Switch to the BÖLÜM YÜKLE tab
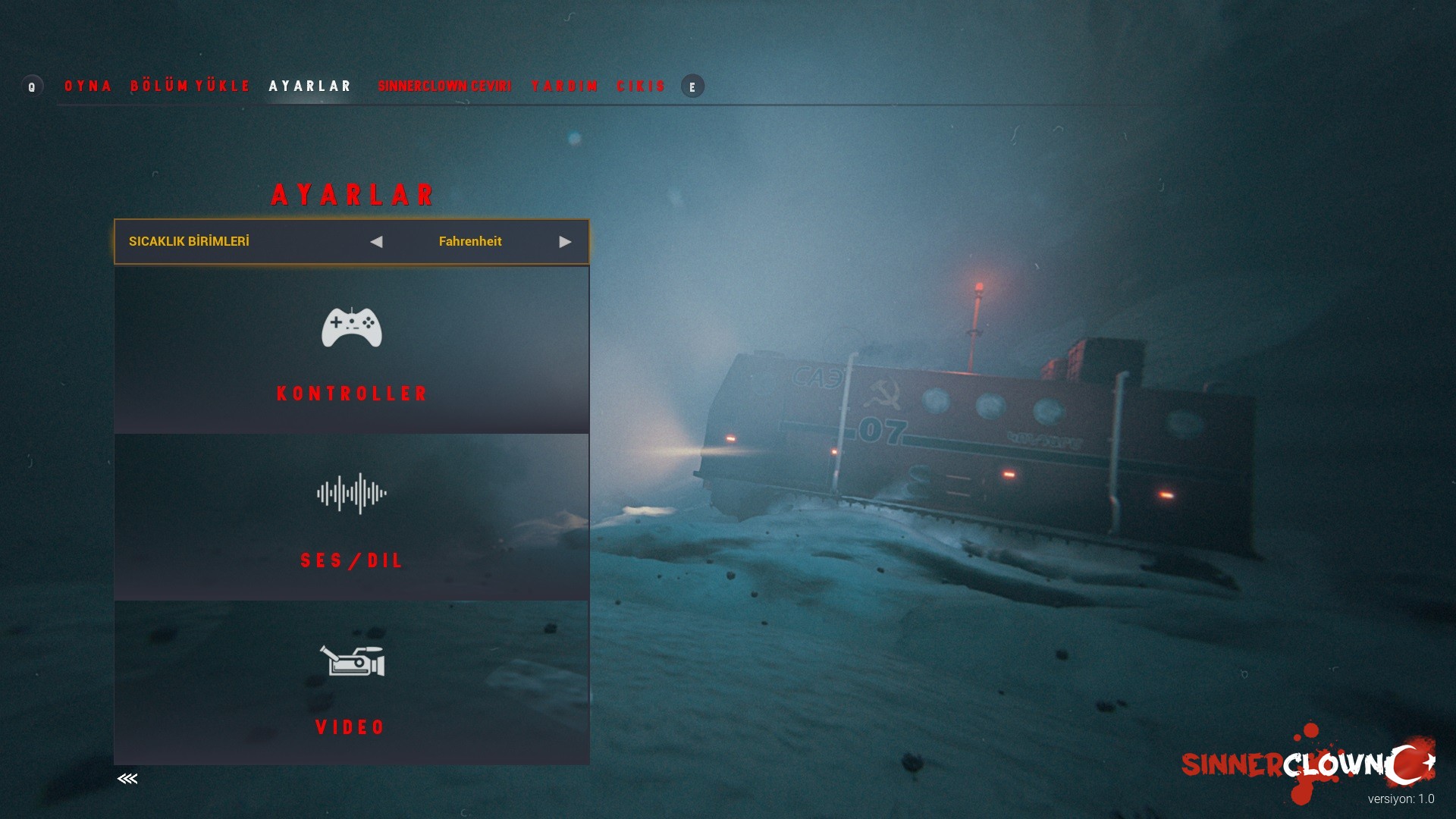 [x=190, y=86]
